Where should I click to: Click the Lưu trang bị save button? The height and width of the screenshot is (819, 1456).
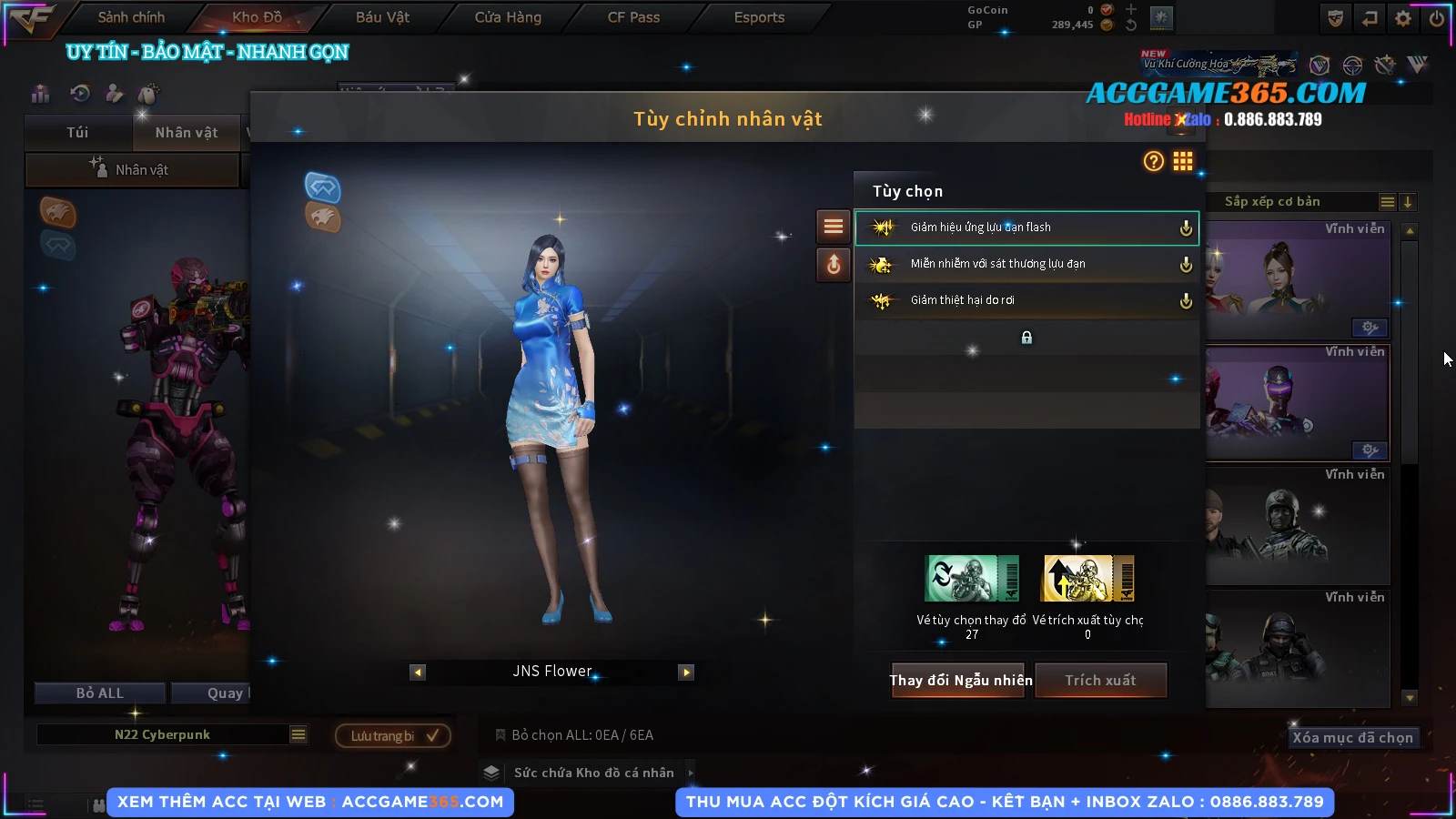(x=393, y=735)
